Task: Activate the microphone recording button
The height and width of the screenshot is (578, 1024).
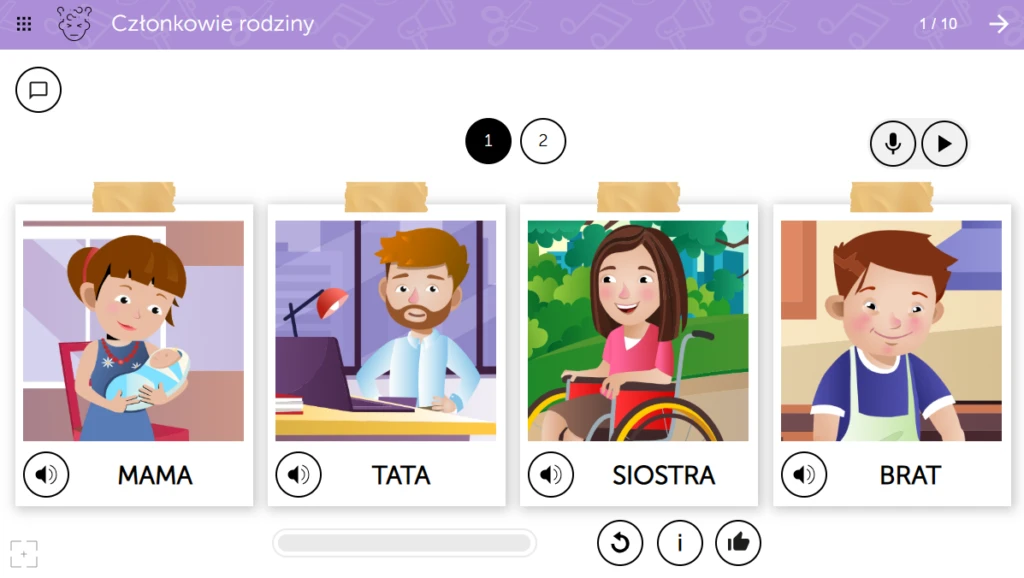Action: 893,144
